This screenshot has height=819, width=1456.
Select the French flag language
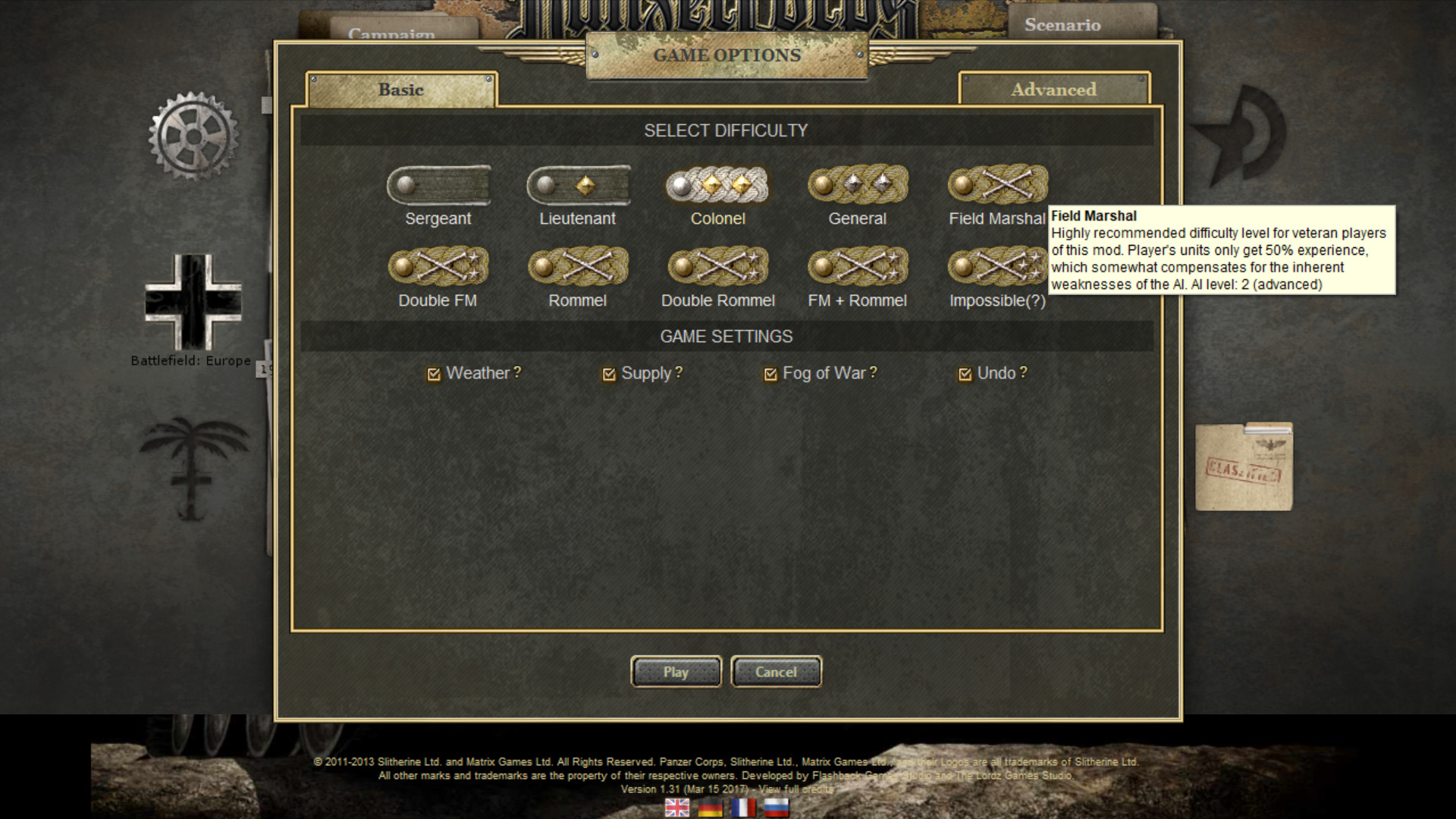click(x=743, y=808)
